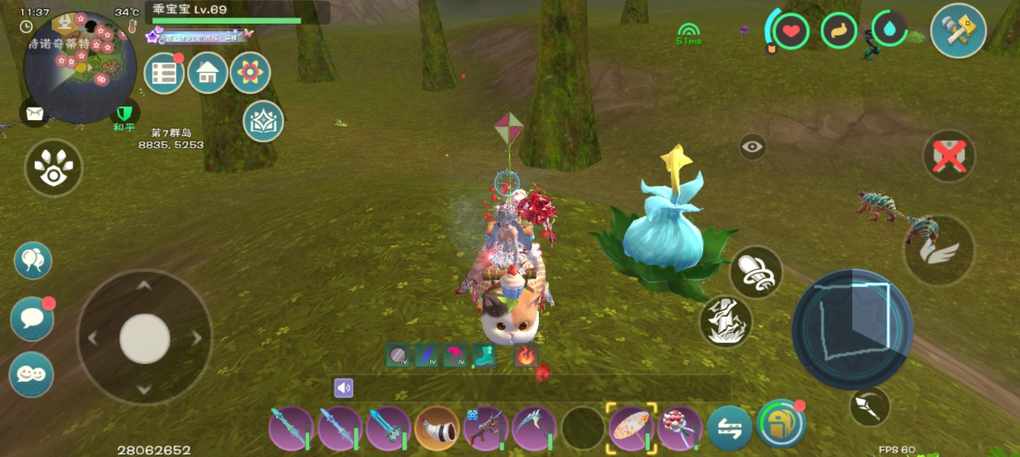Select the highlighted parasol hotbar slot
This screenshot has height=457, width=1020.
coord(631,428)
